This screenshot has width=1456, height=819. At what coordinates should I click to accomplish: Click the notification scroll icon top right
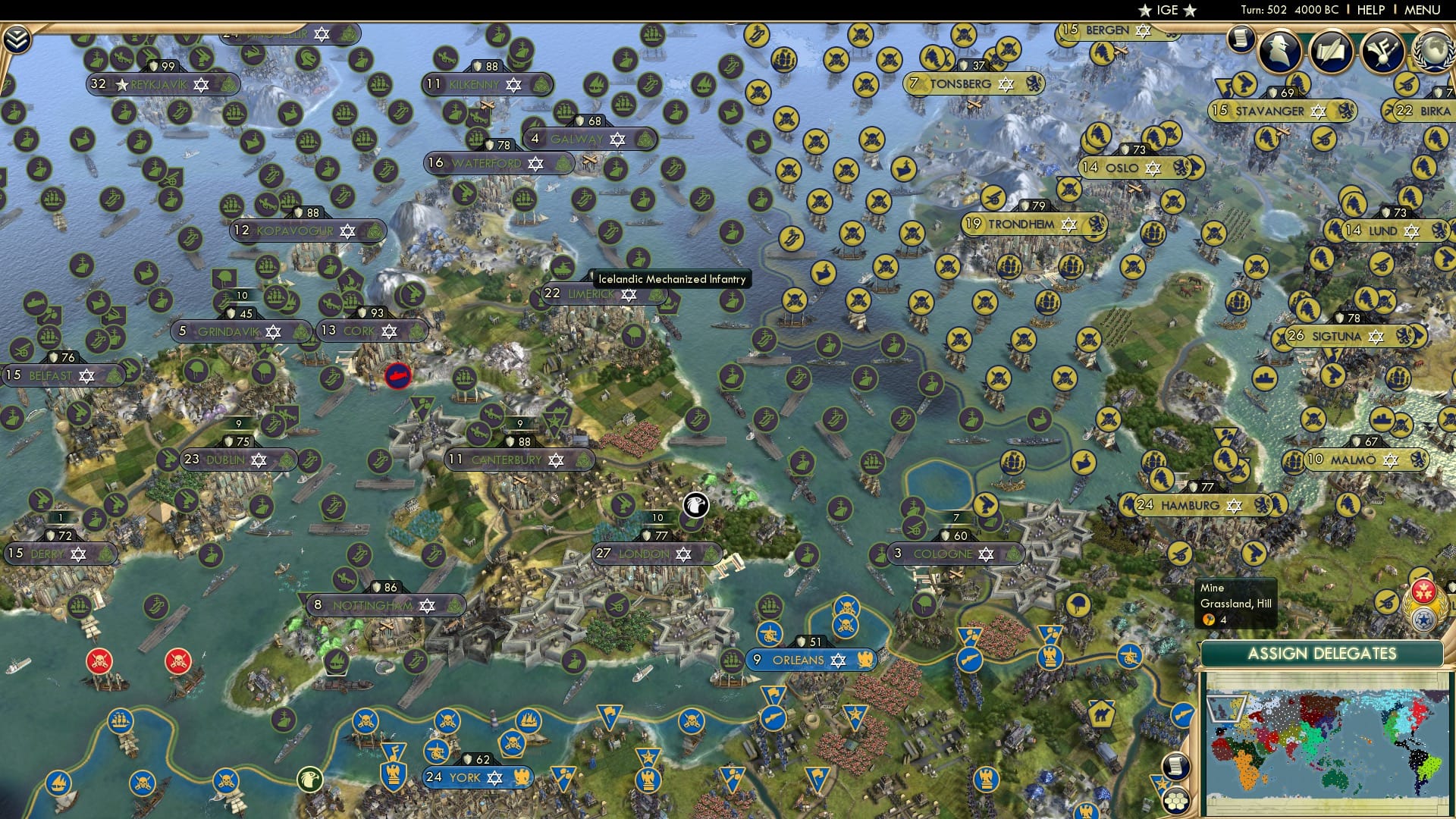pos(1241,39)
